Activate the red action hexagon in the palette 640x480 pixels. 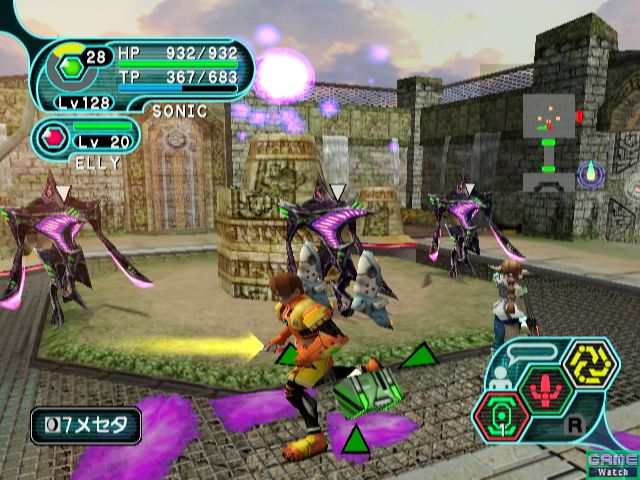546,390
